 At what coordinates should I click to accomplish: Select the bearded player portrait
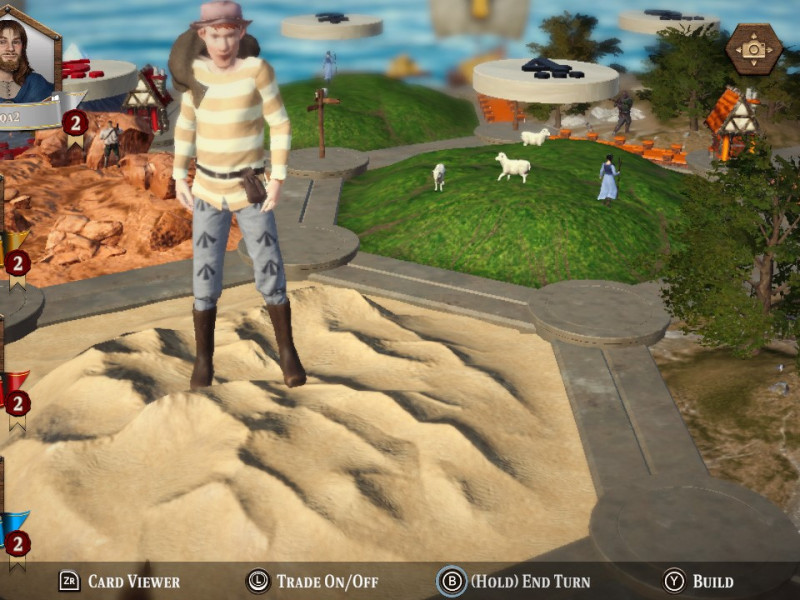pyautogui.click(x=26, y=57)
